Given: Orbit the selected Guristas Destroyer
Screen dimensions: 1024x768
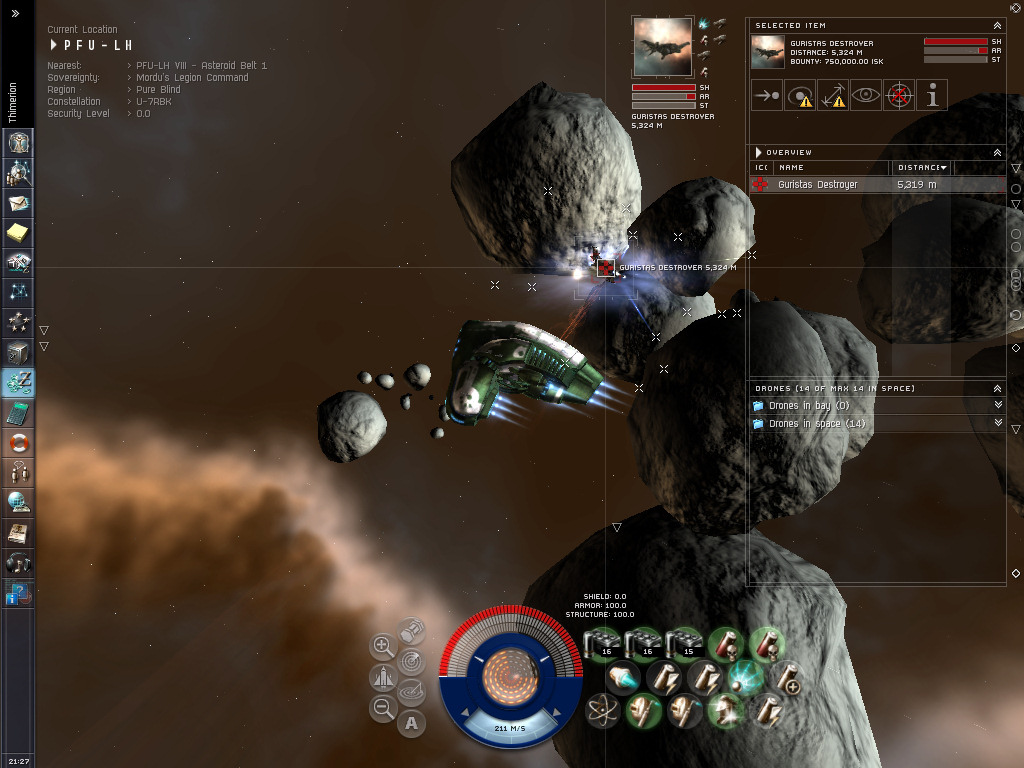Looking at the screenshot, I should click(800, 96).
